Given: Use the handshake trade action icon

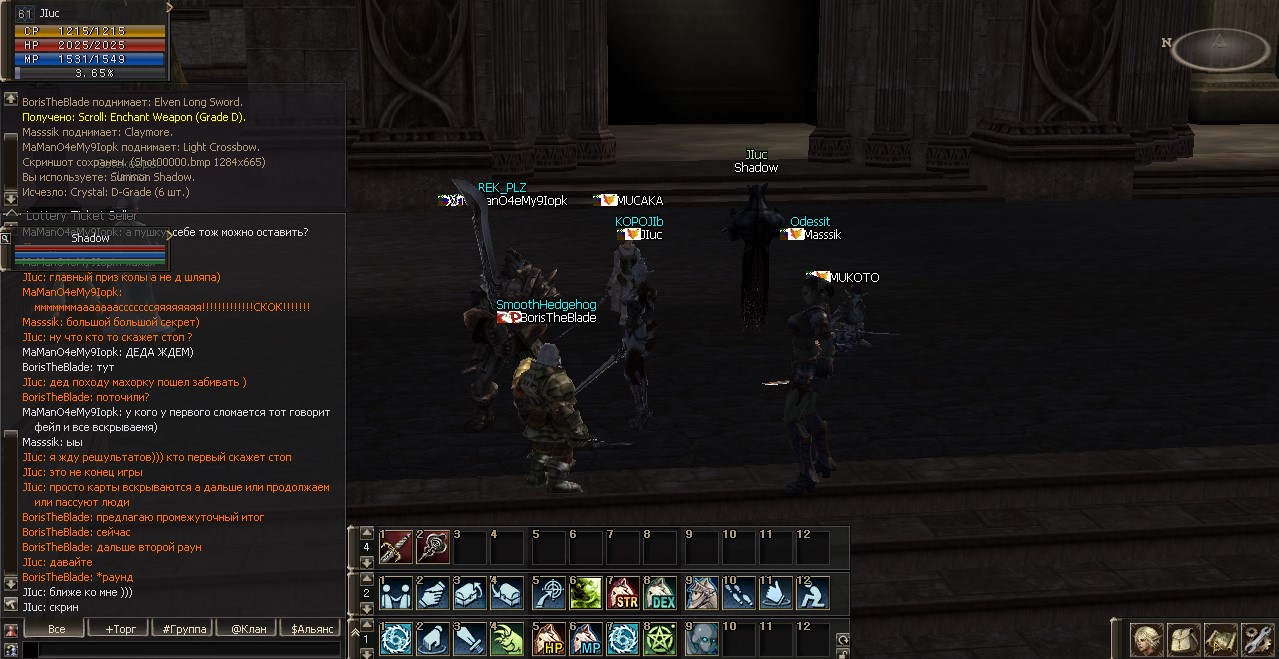Looking at the screenshot, I should 396,593.
